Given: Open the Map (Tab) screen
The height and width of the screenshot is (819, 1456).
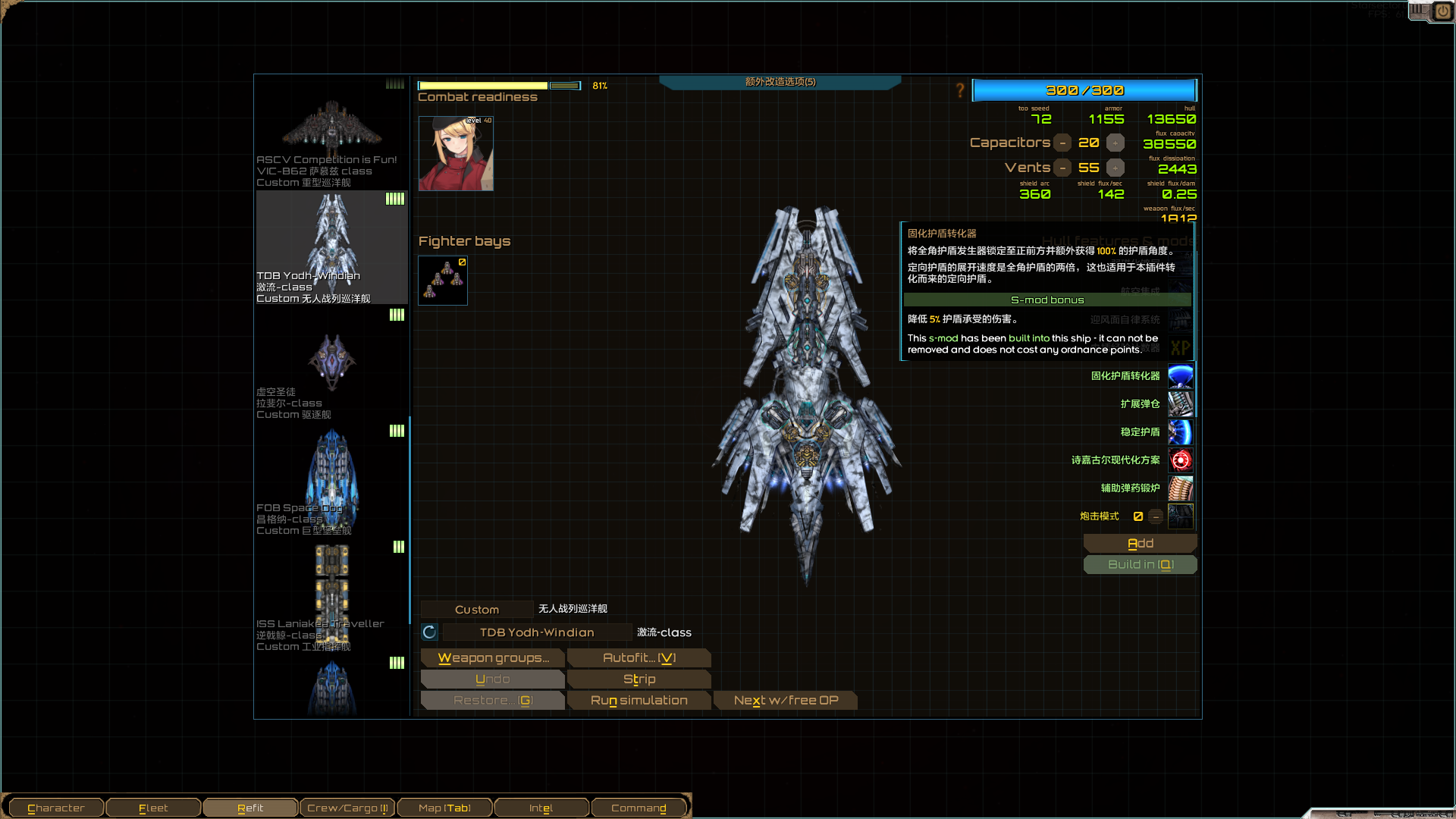Looking at the screenshot, I should (444, 807).
